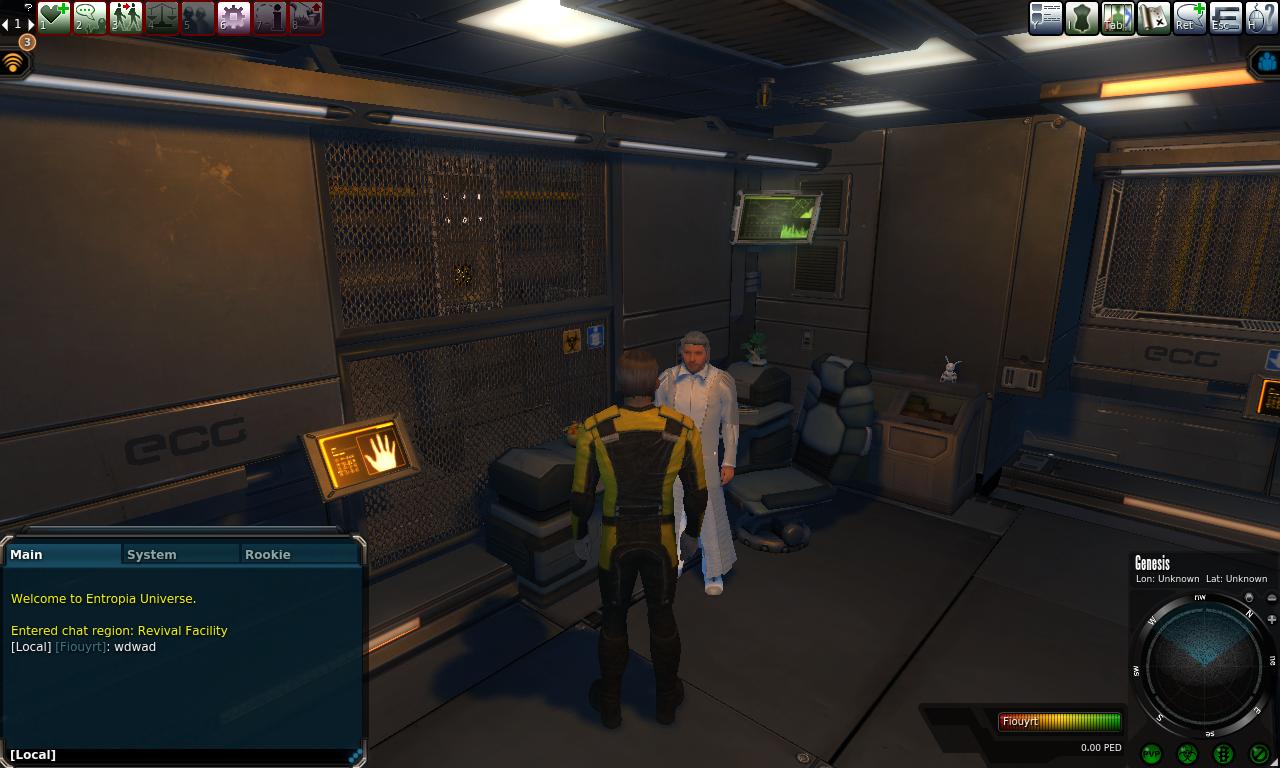Image resolution: width=1280 pixels, height=768 pixels.
Task: Open the Esc main menu icon
Action: [1226, 18]
